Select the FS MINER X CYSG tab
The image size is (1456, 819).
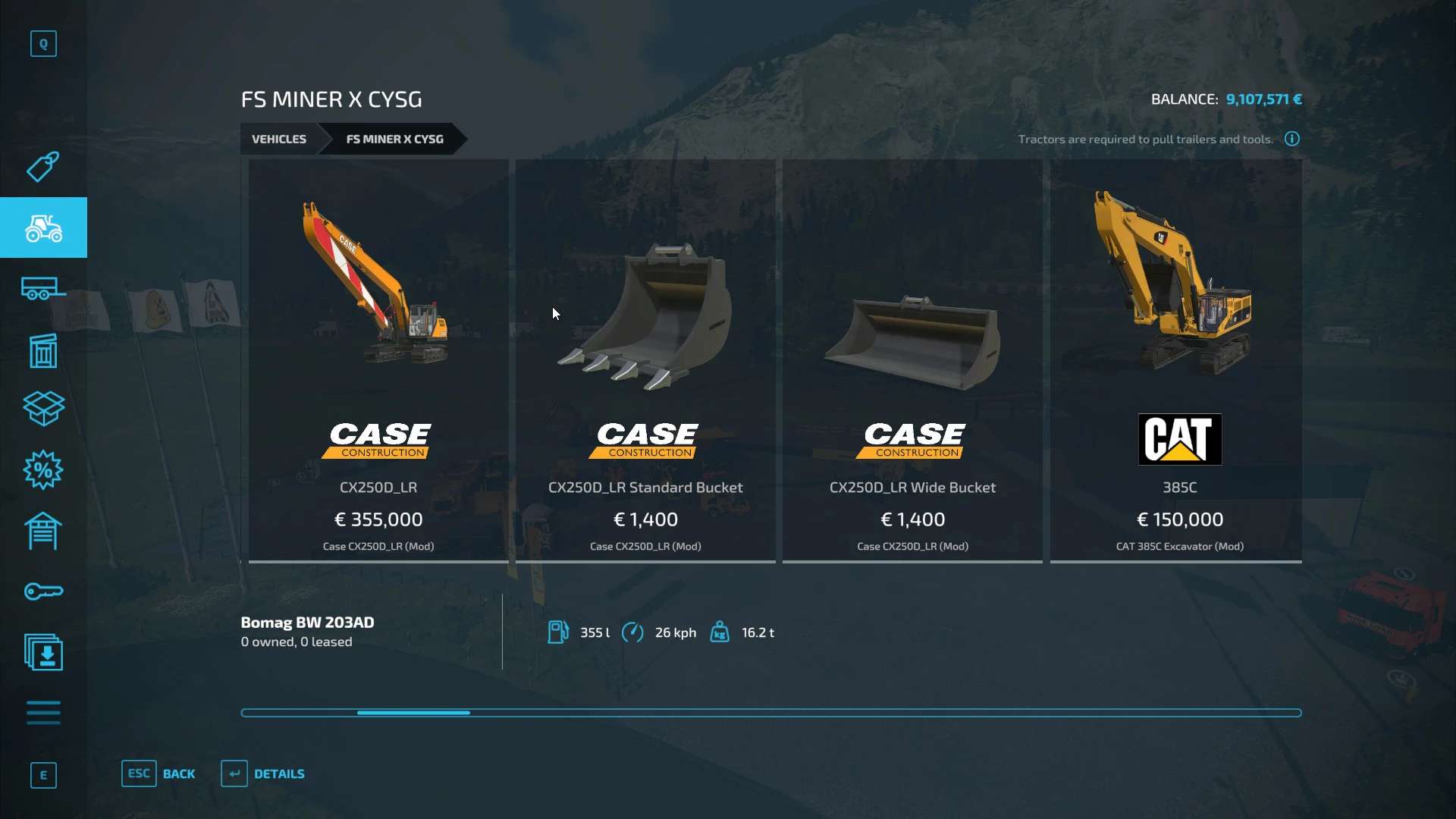[x=394, y=139]
